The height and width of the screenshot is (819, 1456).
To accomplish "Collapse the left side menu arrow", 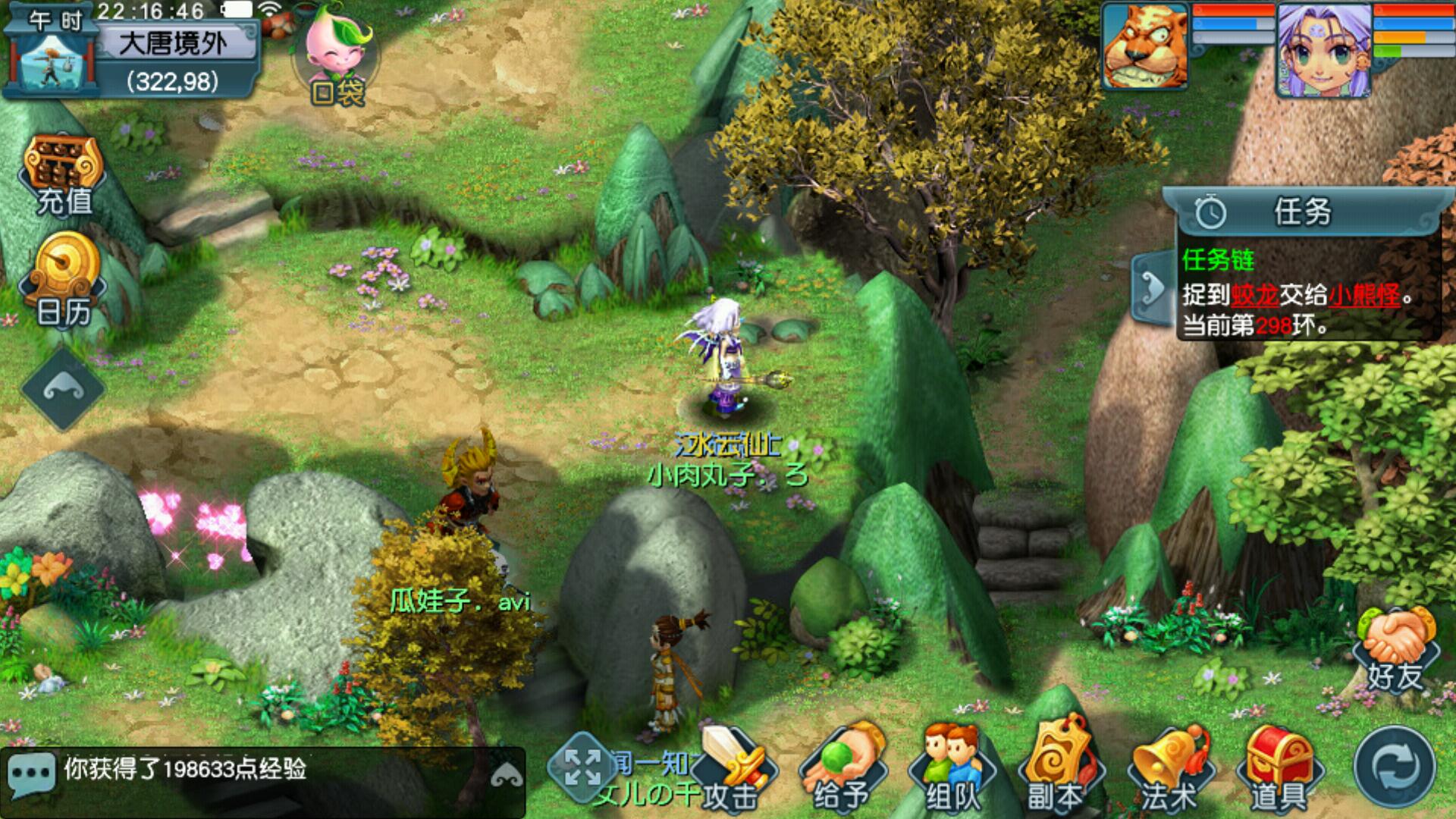I will click(63, 389).
